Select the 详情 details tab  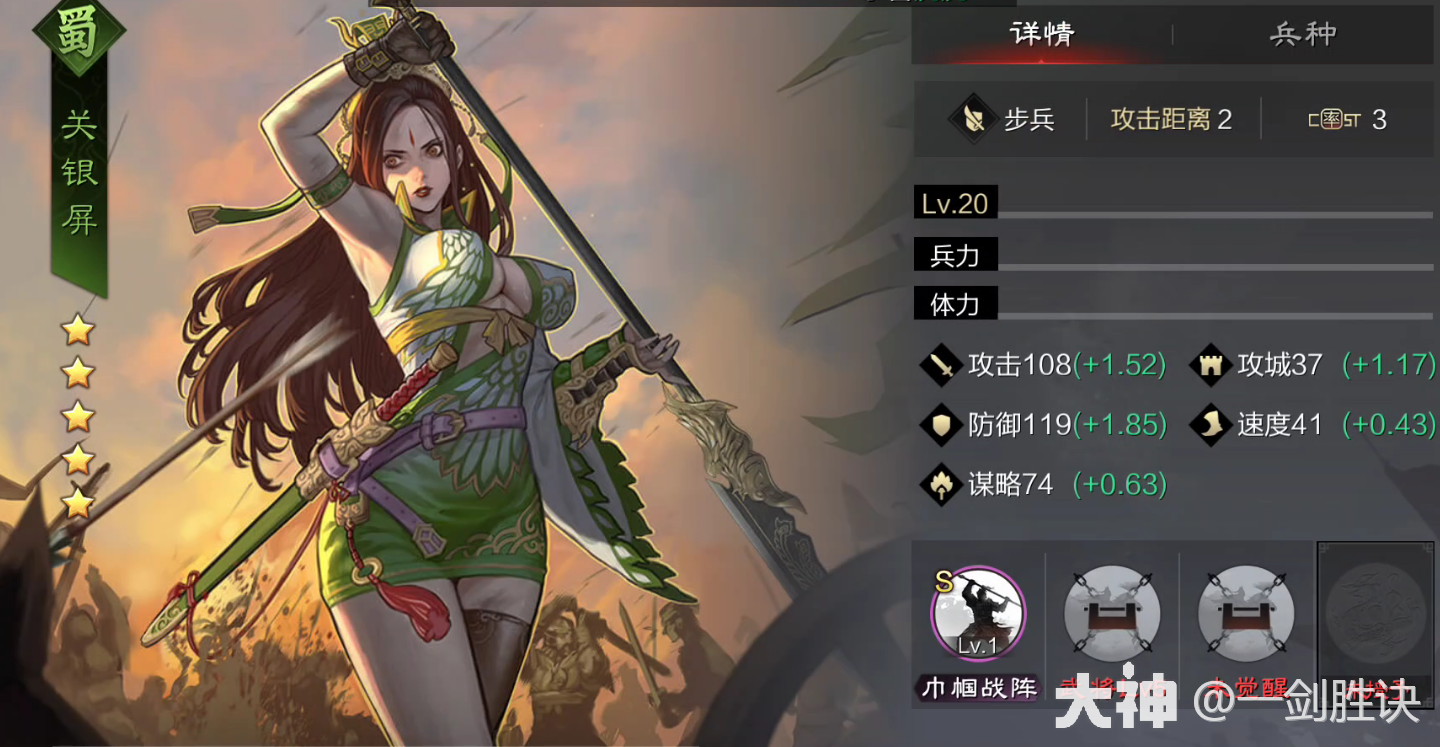[1043, 33]
